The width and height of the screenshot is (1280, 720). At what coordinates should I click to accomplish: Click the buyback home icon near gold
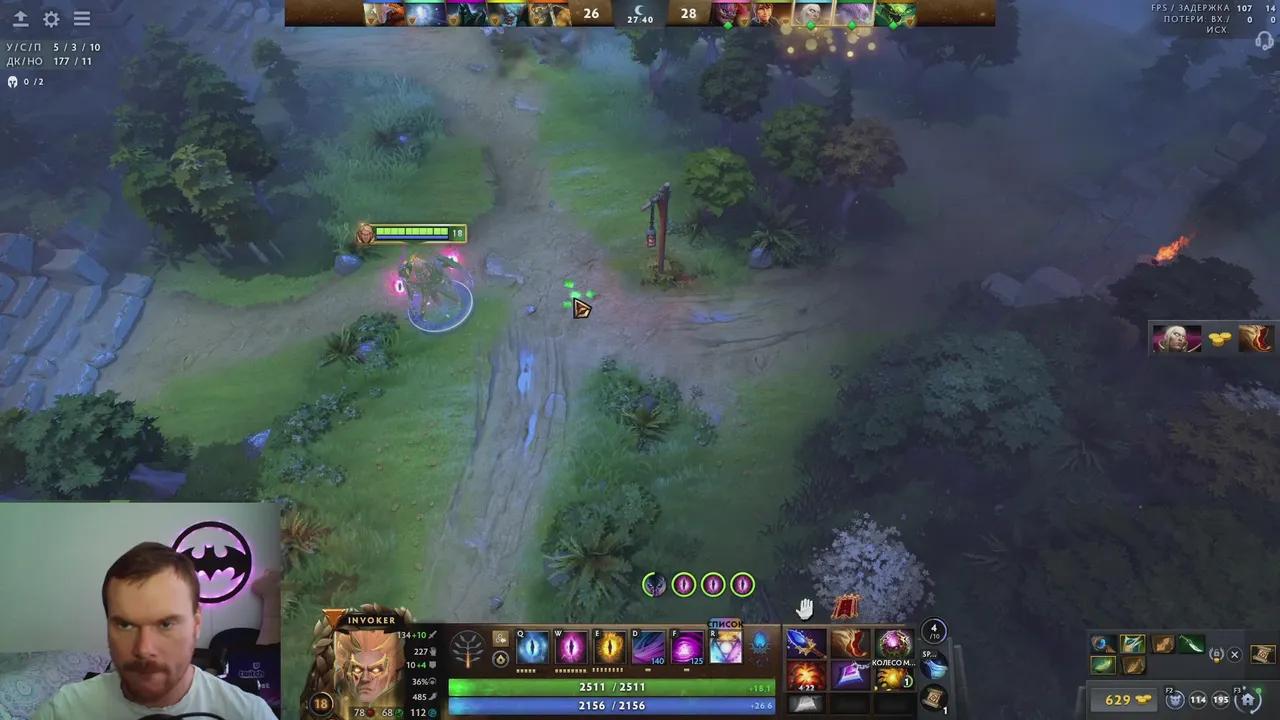tap(1248, 699)
